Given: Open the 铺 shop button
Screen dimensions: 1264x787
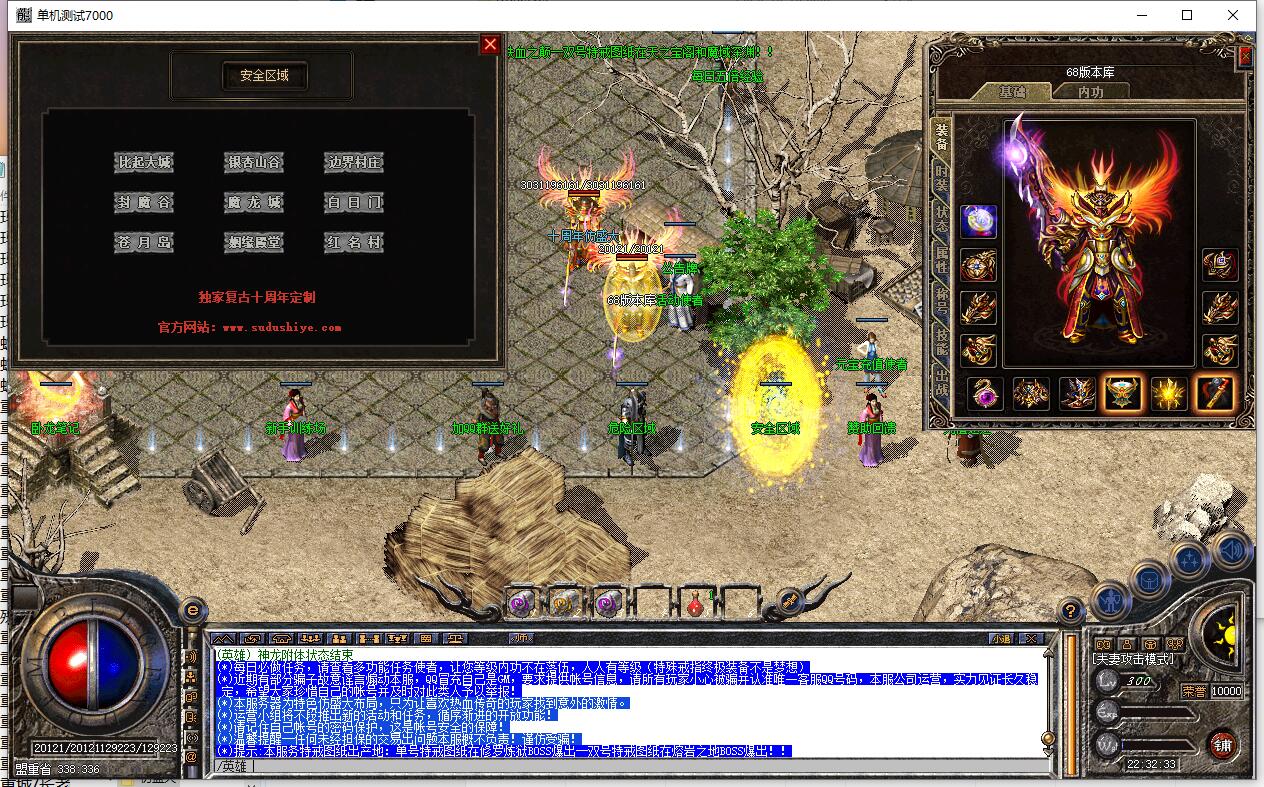Looking at the screenshot, I should 1221,745.
